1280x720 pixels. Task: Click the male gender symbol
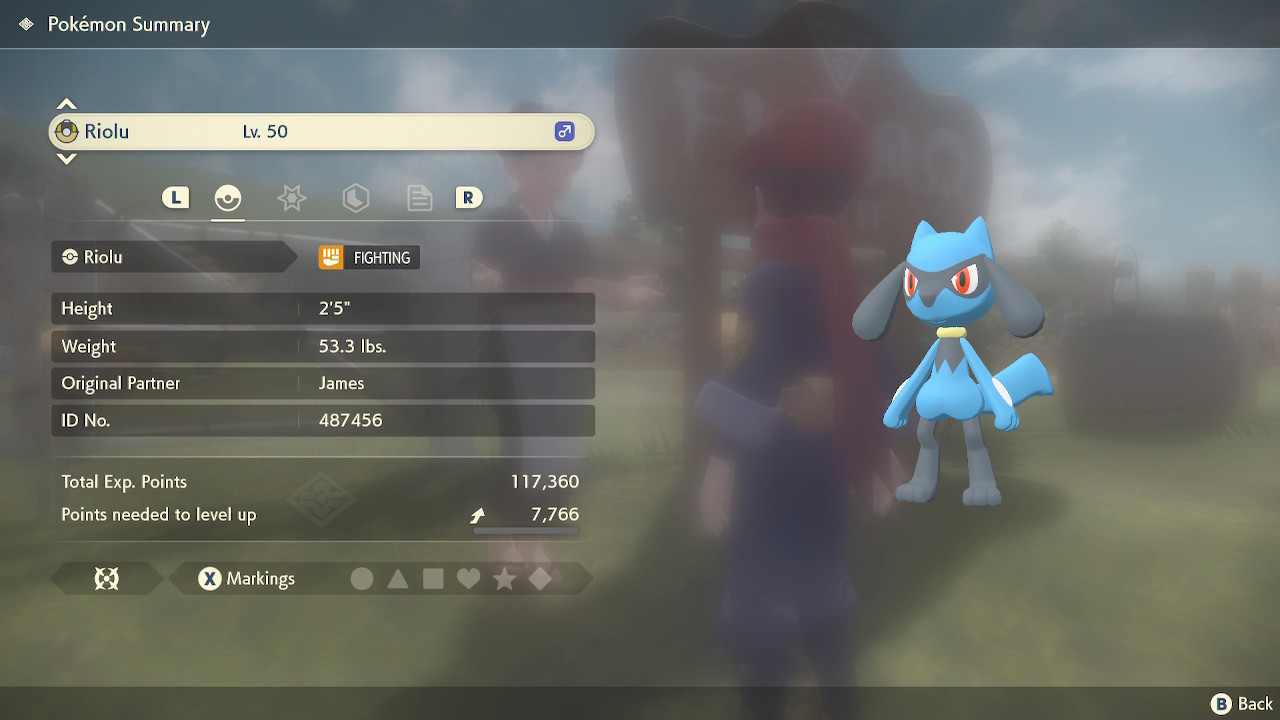click(x=565, y=131)
